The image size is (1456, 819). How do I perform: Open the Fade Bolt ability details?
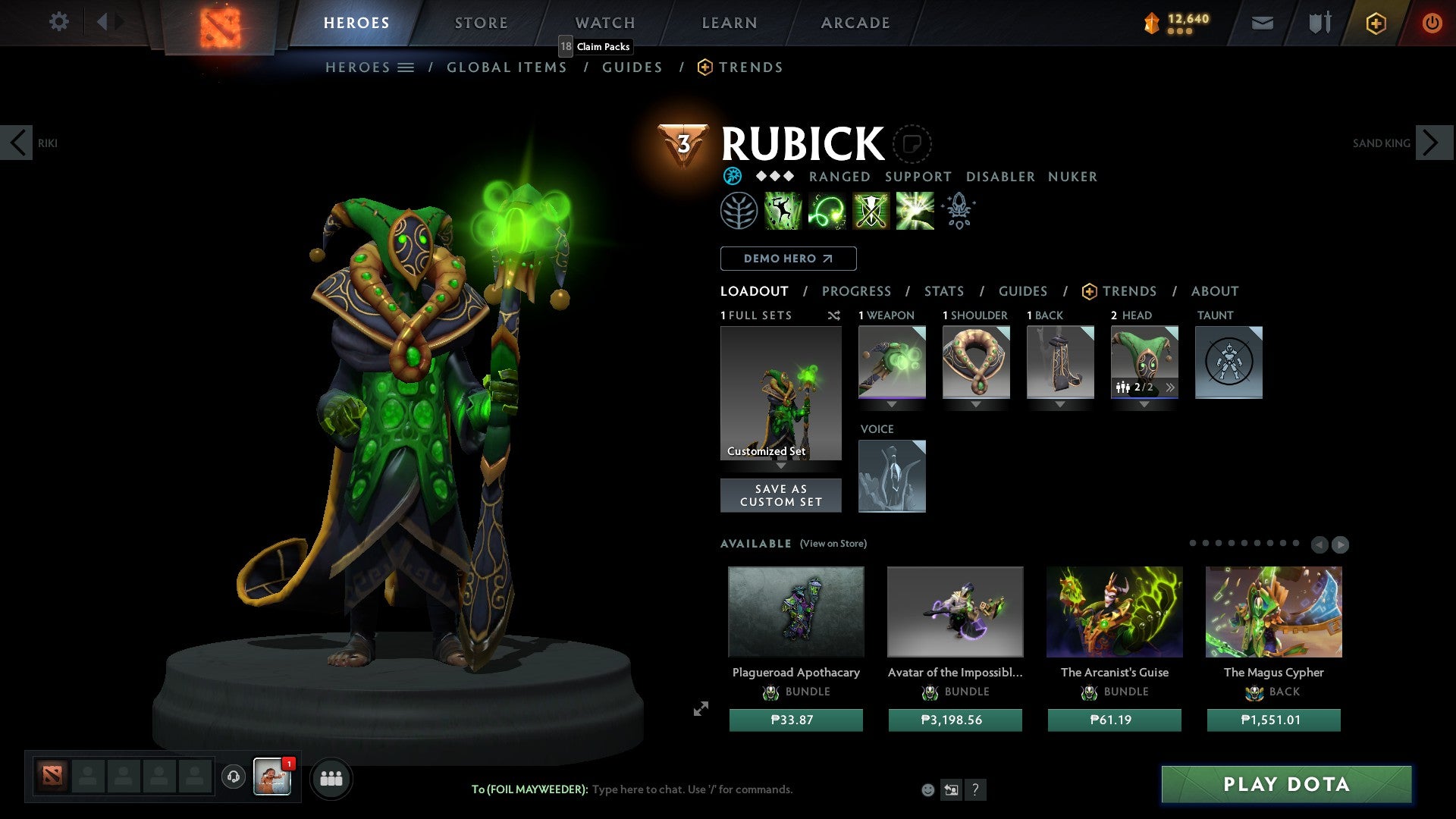click(x=828, y=211)
